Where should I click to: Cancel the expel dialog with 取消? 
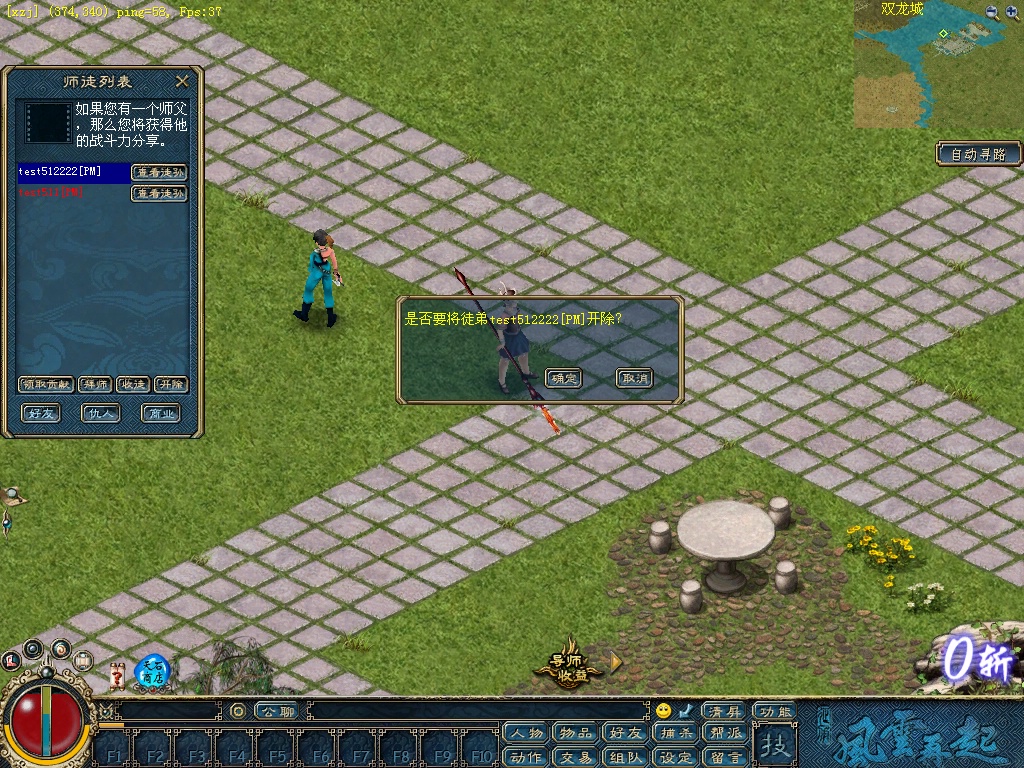tap(633, 378)
